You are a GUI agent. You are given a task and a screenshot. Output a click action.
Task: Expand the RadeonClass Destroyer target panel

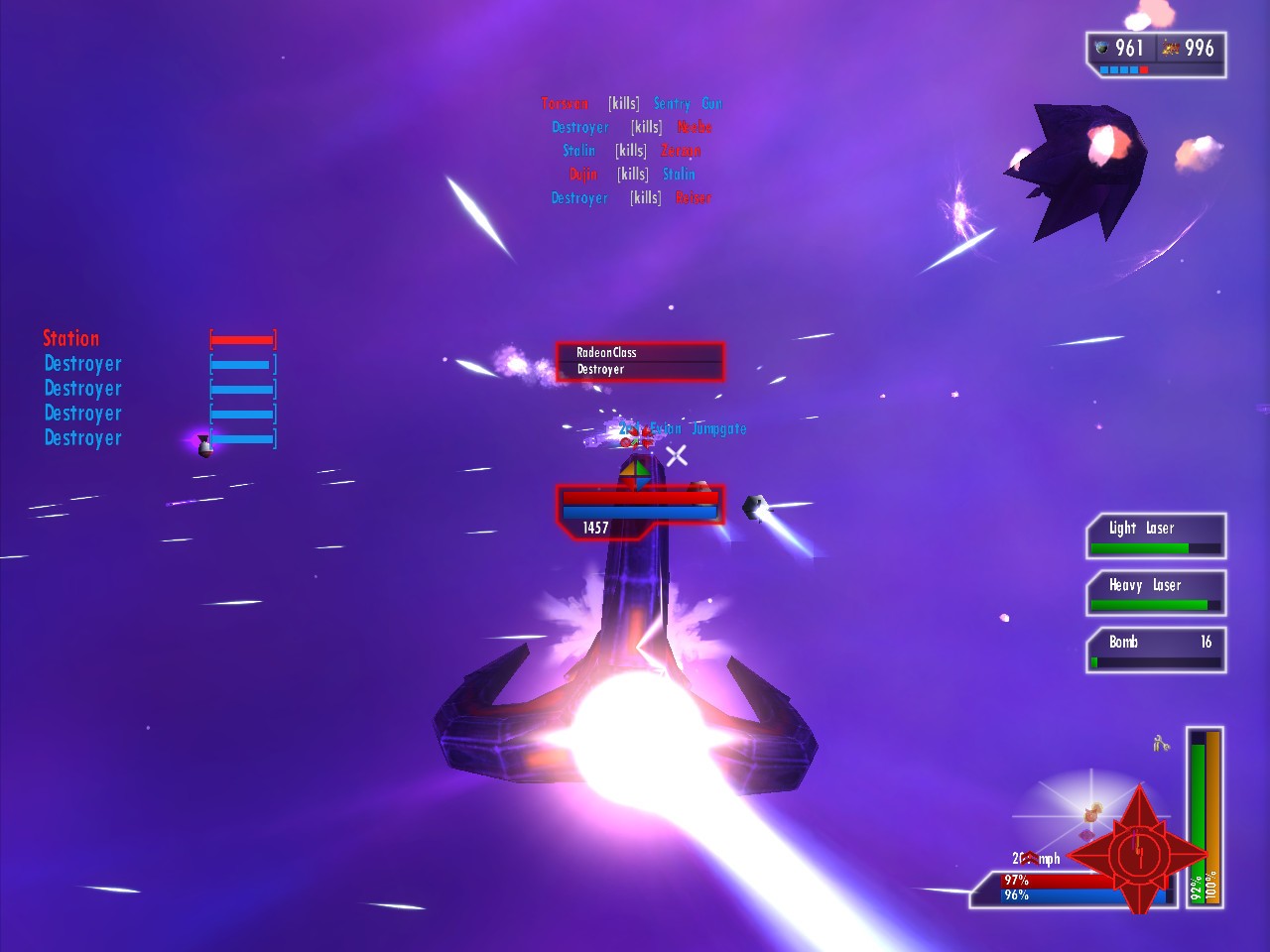coord(639,362)
